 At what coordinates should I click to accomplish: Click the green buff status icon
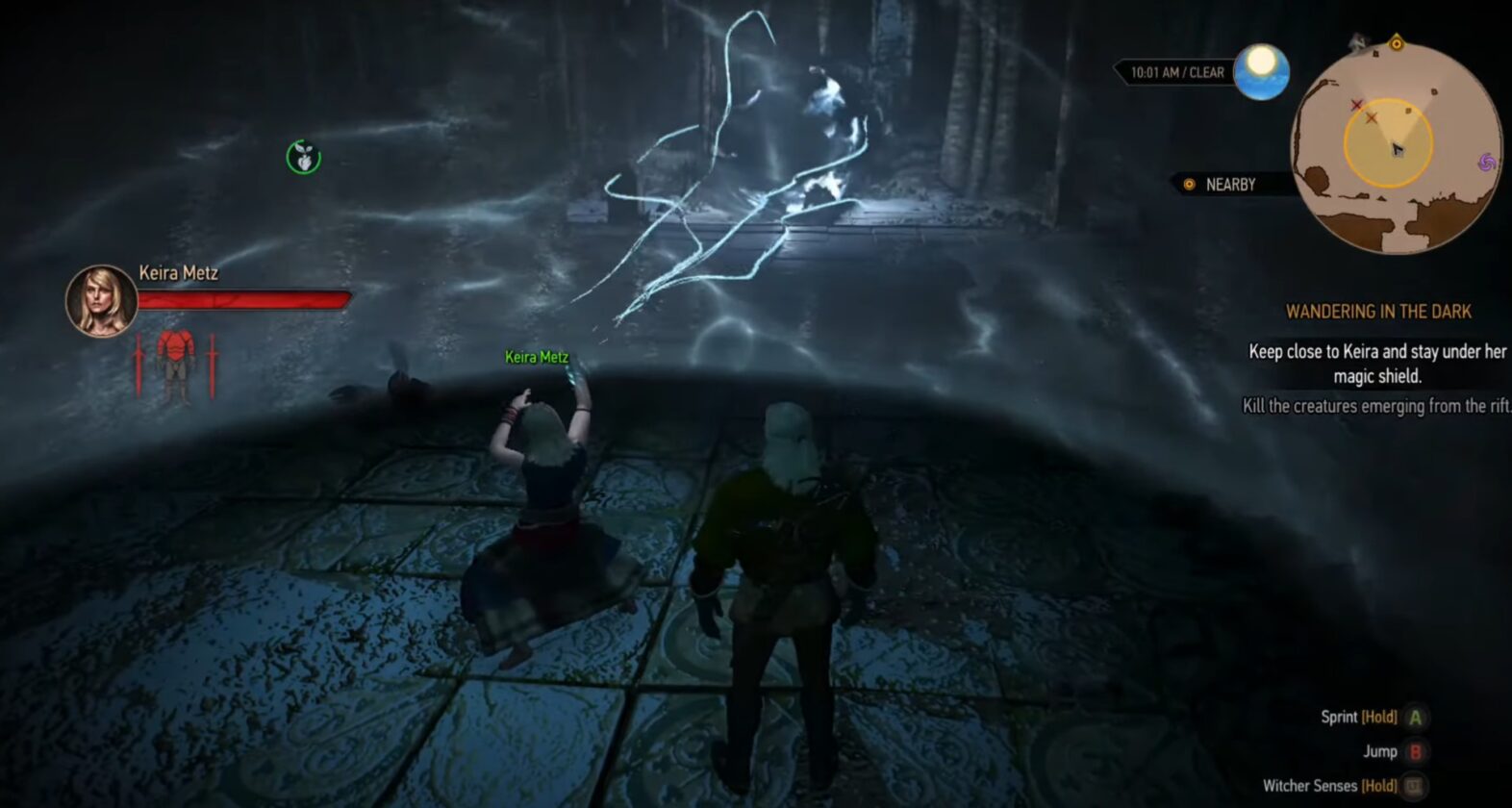(304, 157)
